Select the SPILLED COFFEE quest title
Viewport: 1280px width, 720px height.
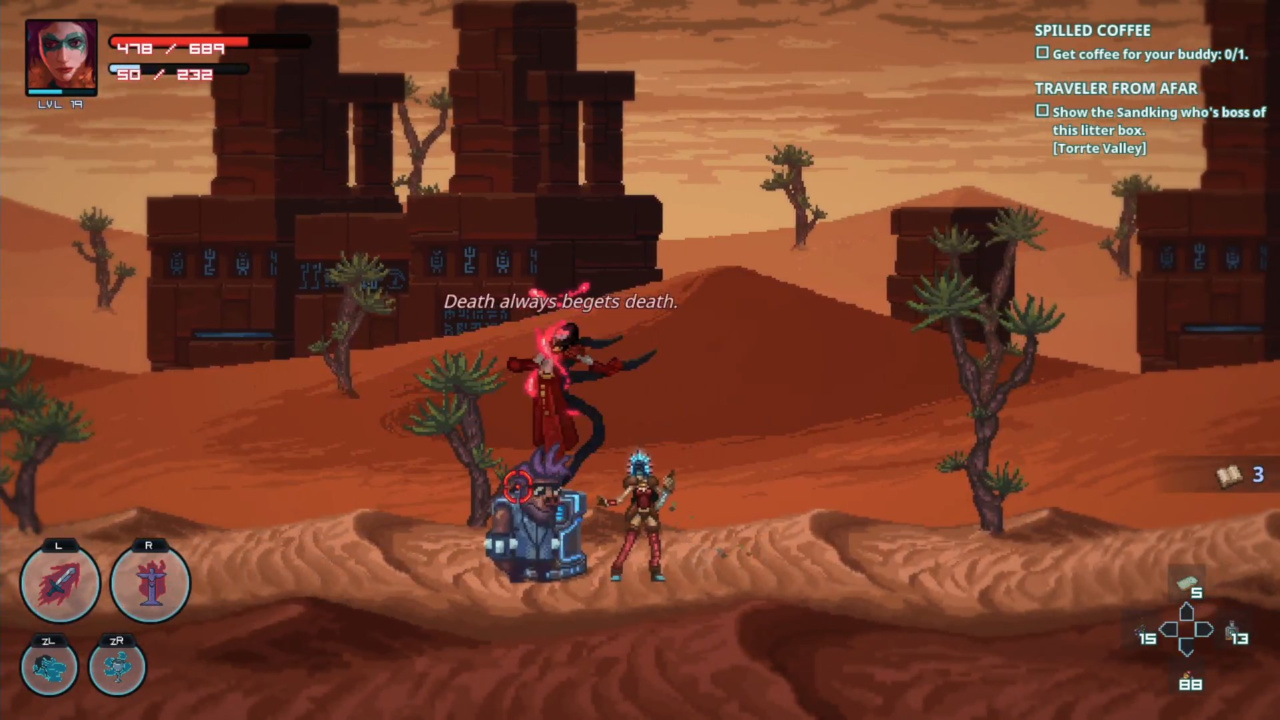click(x=1092, y=30)
